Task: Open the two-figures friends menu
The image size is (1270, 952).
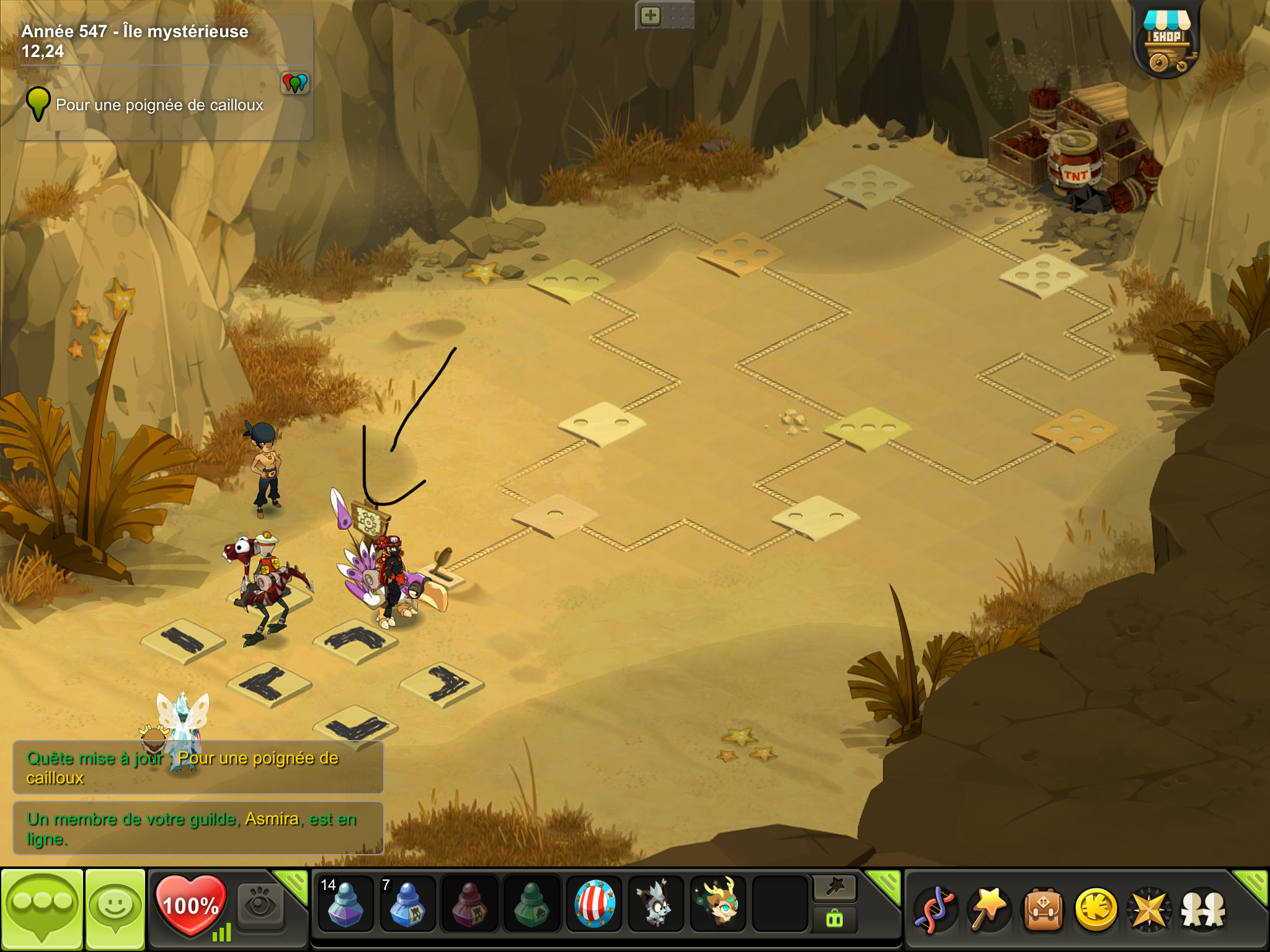Action: [x=1203, y=909]
